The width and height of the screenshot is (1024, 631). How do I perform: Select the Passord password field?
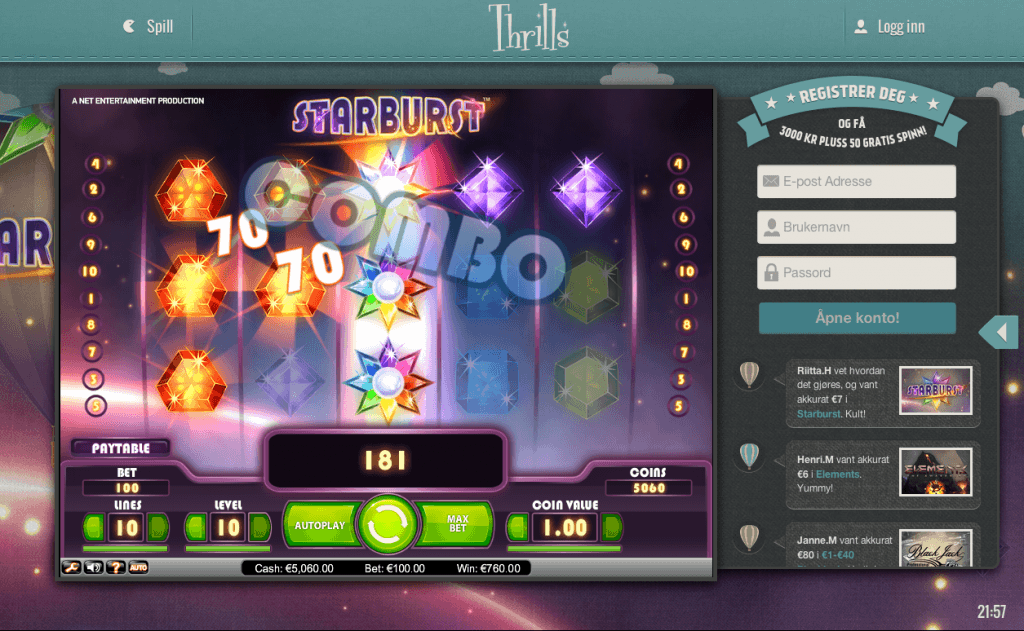coord(856,273)
